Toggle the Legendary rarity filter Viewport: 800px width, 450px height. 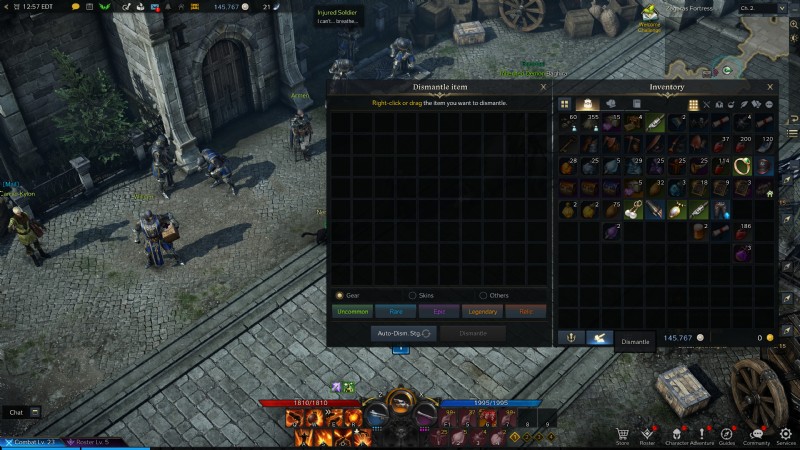pos(483,311)
